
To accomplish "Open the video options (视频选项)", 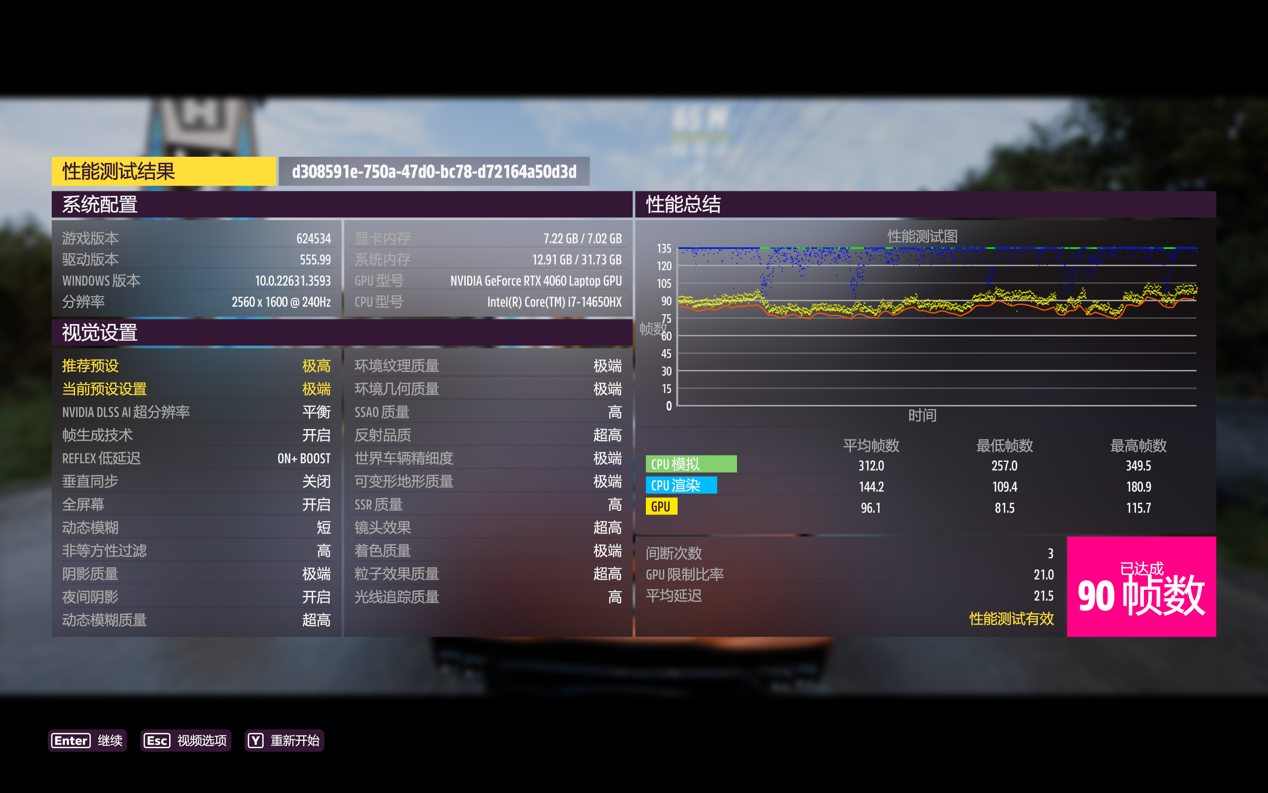I will tap(186, 741).
